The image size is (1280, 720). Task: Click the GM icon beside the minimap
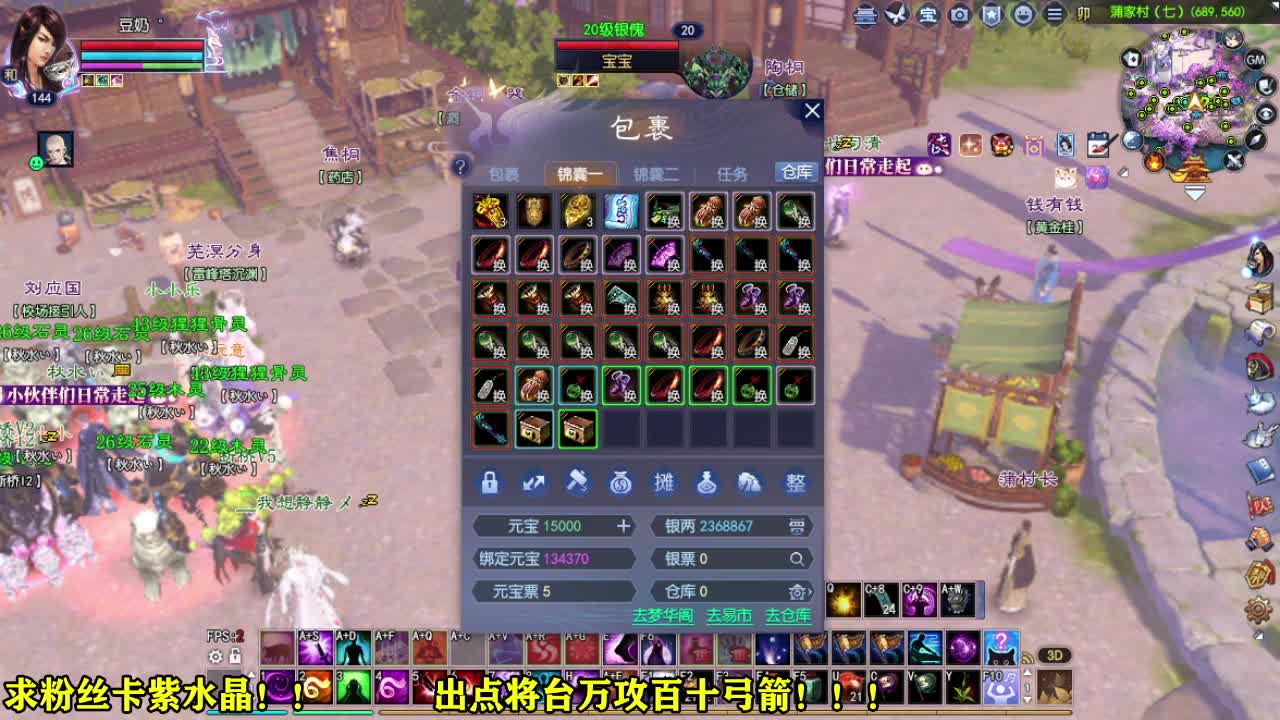[x=1255, y=59]
